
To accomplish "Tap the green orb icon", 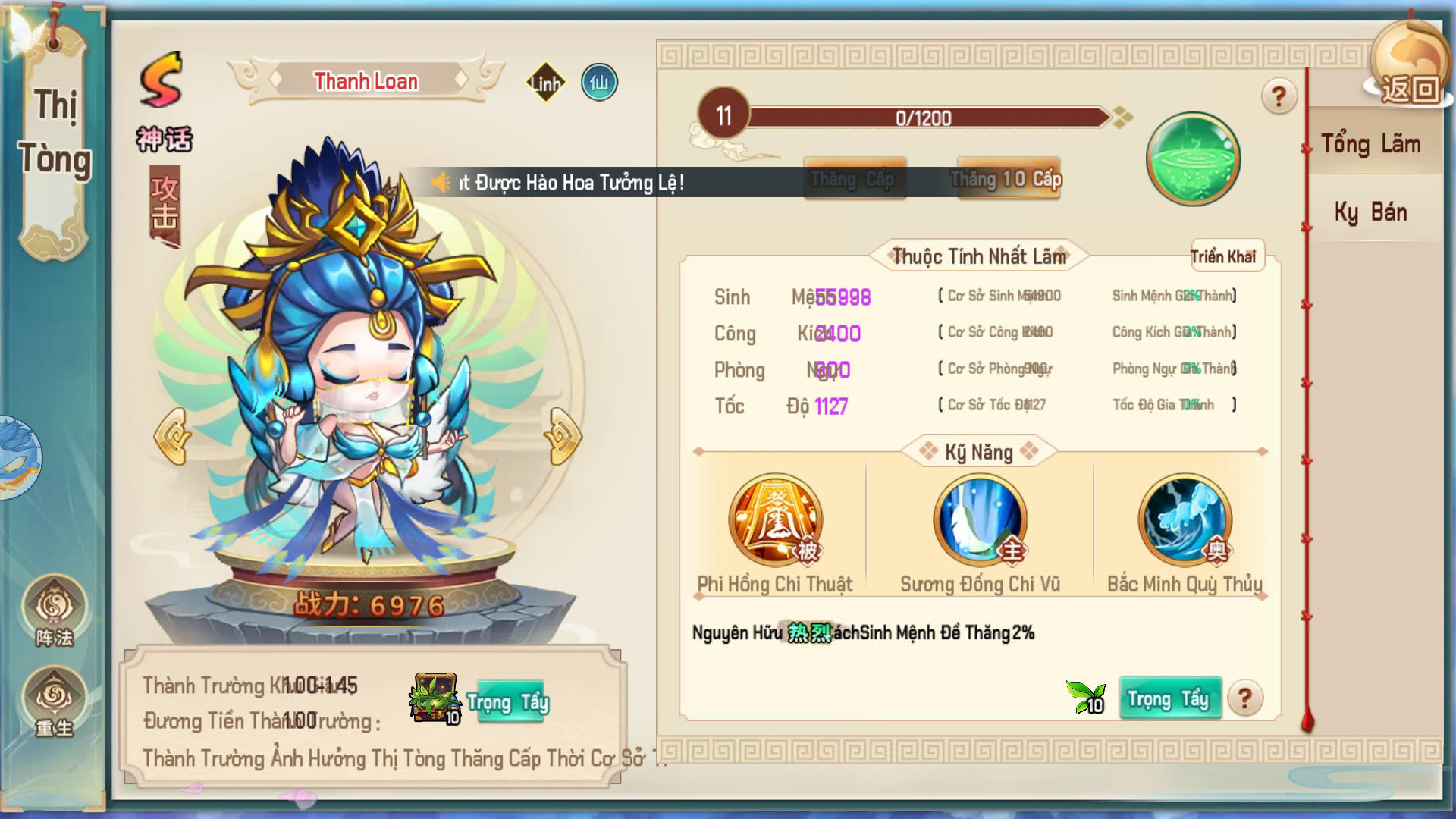I will click(x=1193, y=159).
